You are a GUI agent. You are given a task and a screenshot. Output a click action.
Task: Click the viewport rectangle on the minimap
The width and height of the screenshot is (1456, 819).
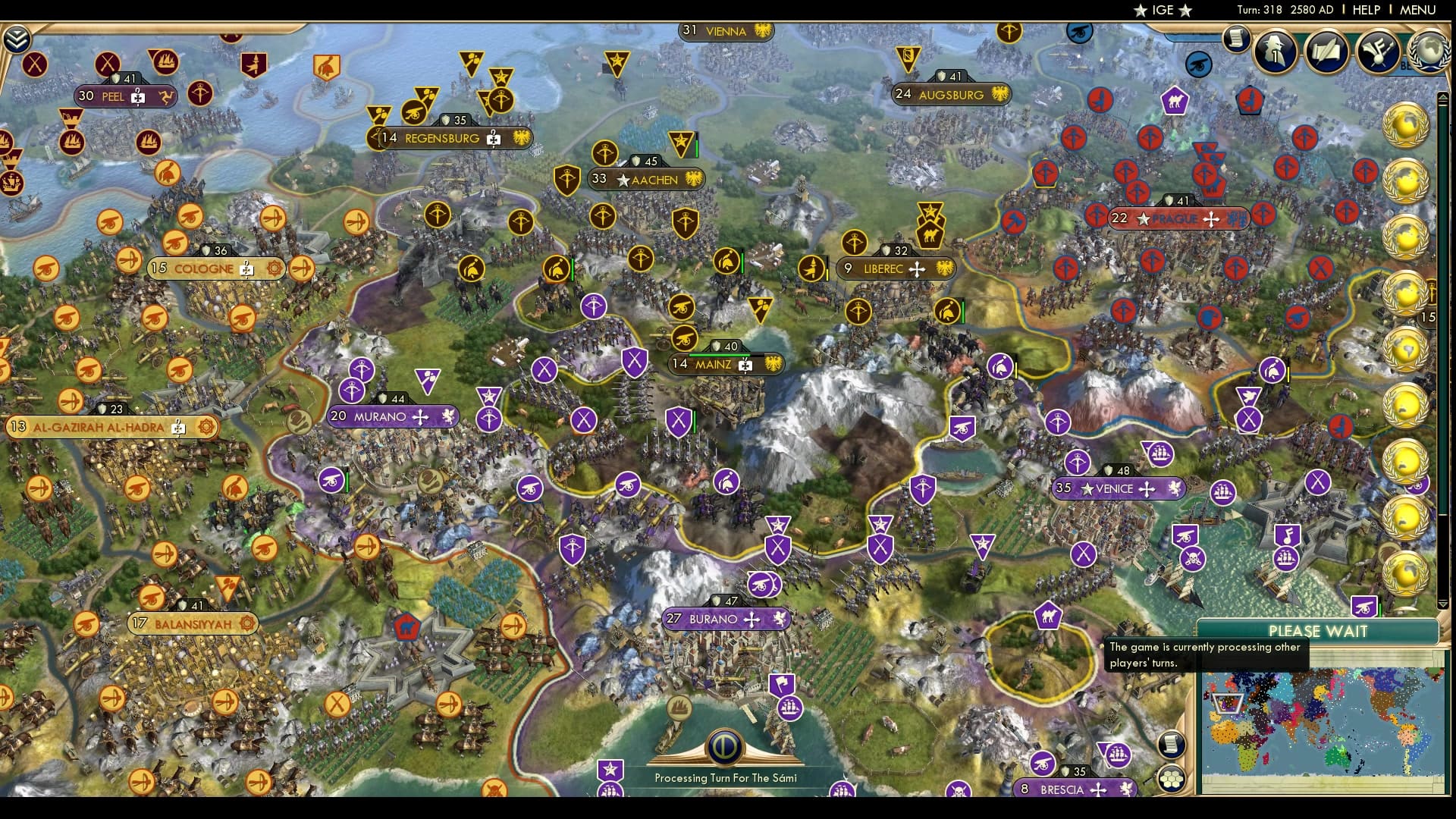(1228, 703)
